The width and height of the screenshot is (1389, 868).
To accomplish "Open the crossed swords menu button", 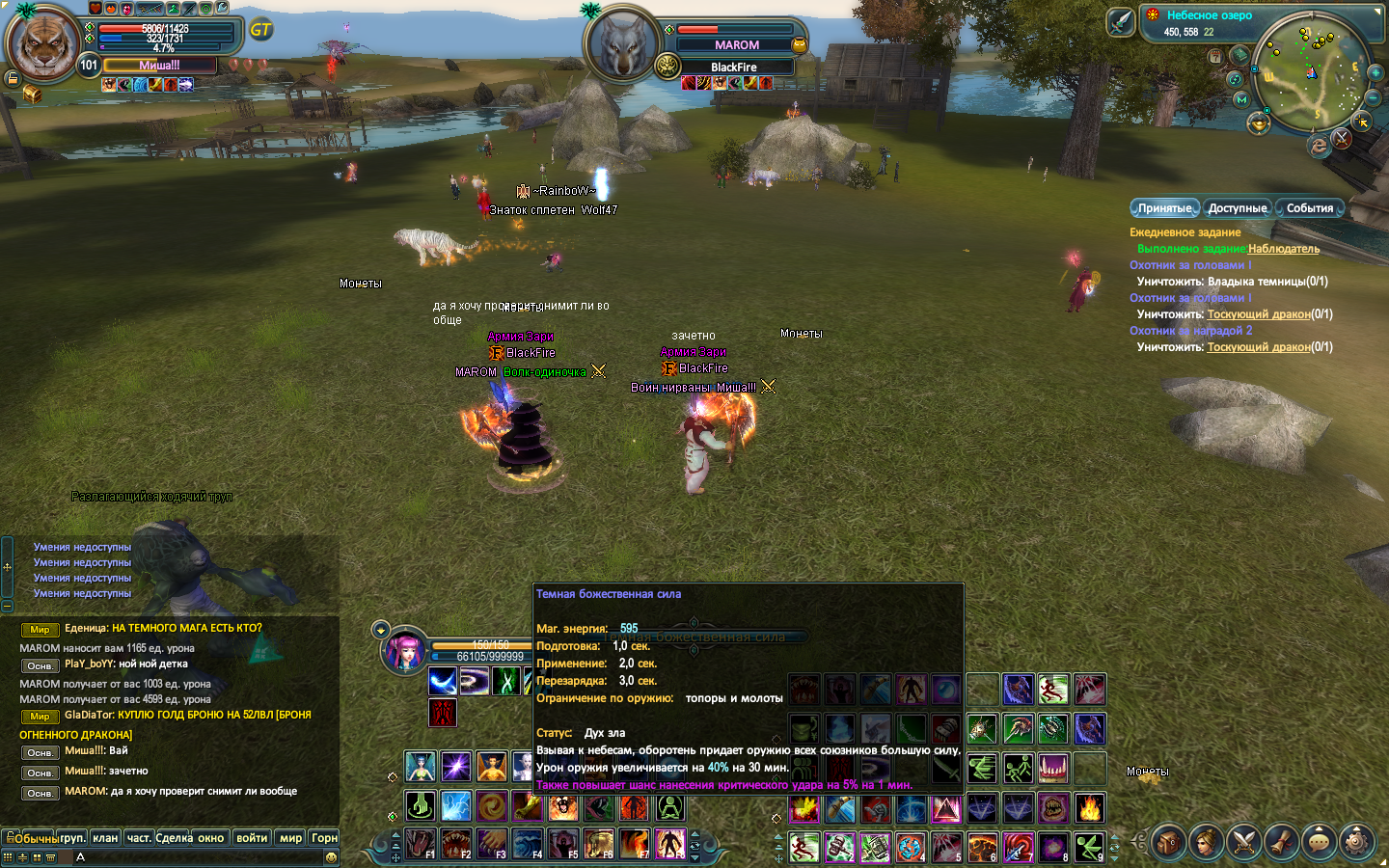I will coord(1243,842).
